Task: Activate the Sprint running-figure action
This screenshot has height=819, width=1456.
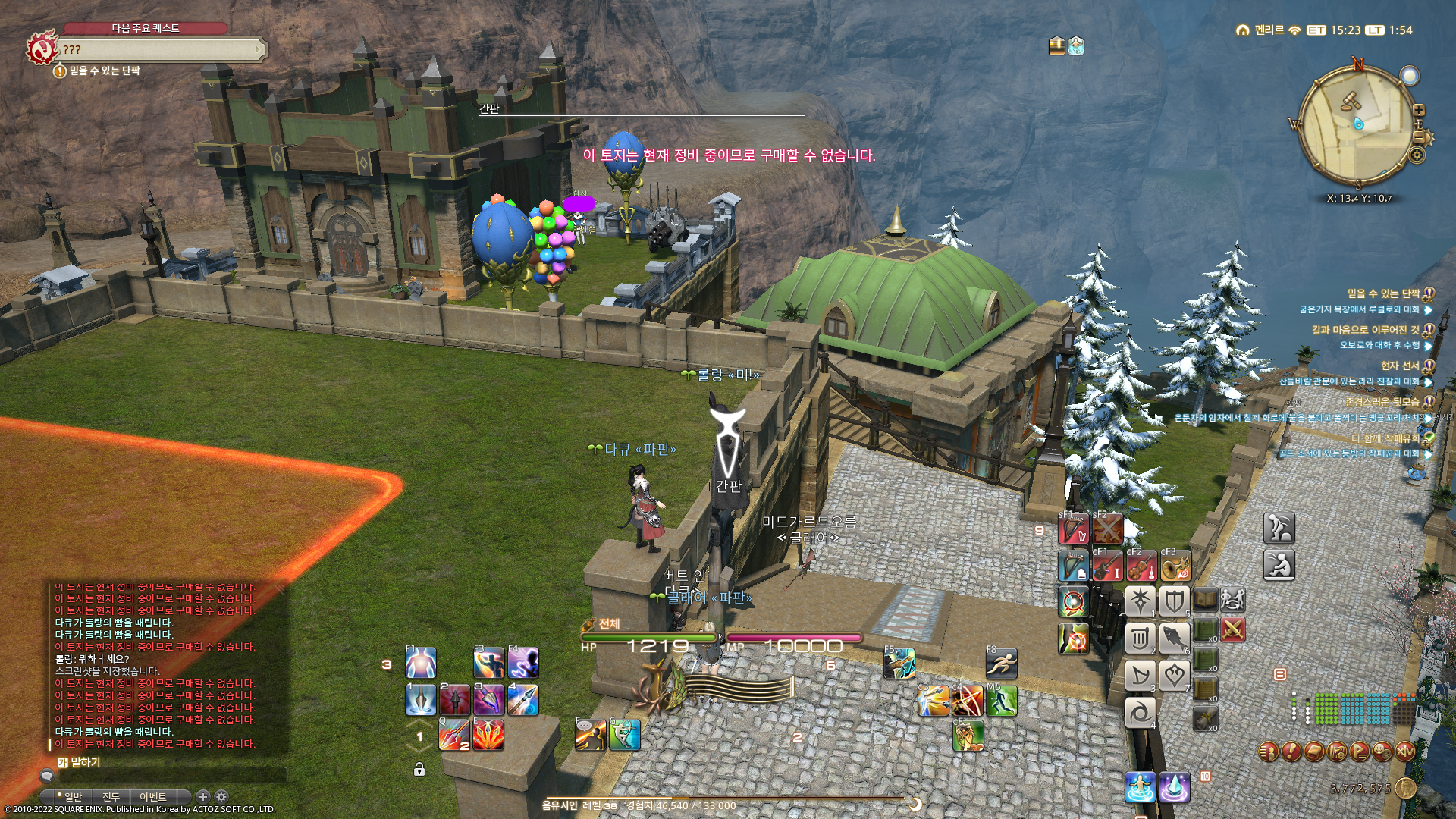Action: point(1001,664)
